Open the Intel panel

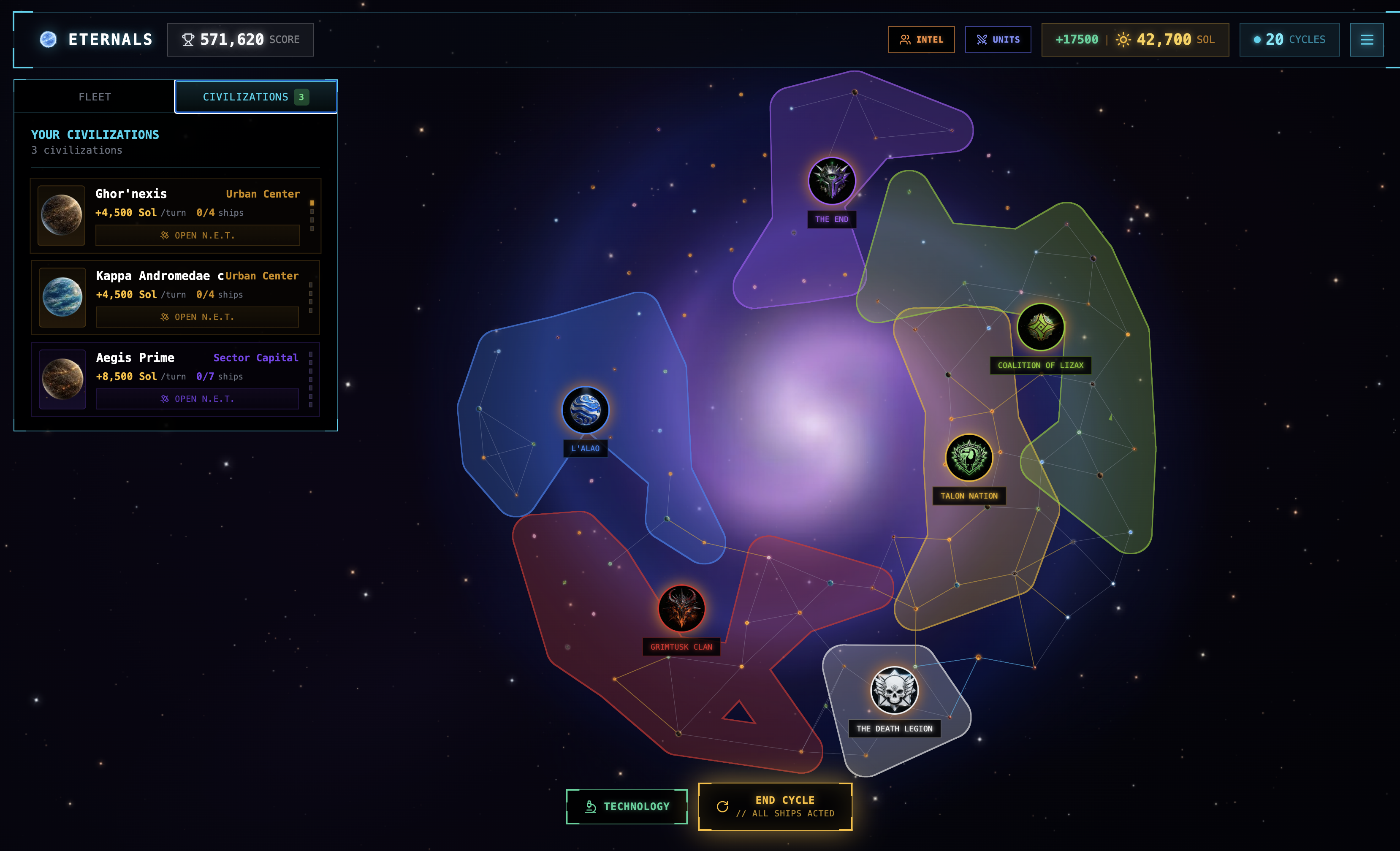pyautogui.click(x=921, y=40)
